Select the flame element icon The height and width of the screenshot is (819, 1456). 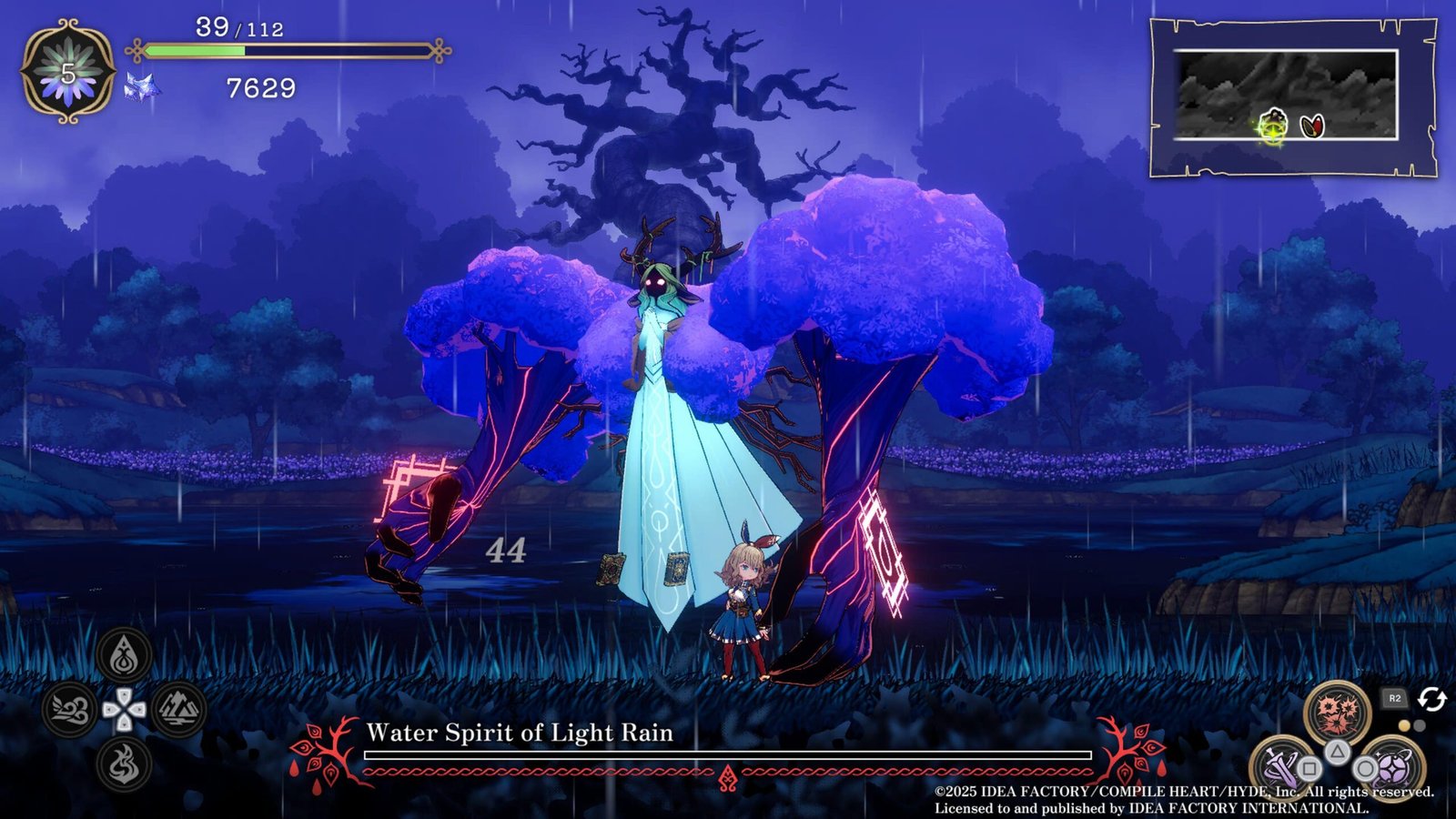pyautogui.click(x=125, y=763)
